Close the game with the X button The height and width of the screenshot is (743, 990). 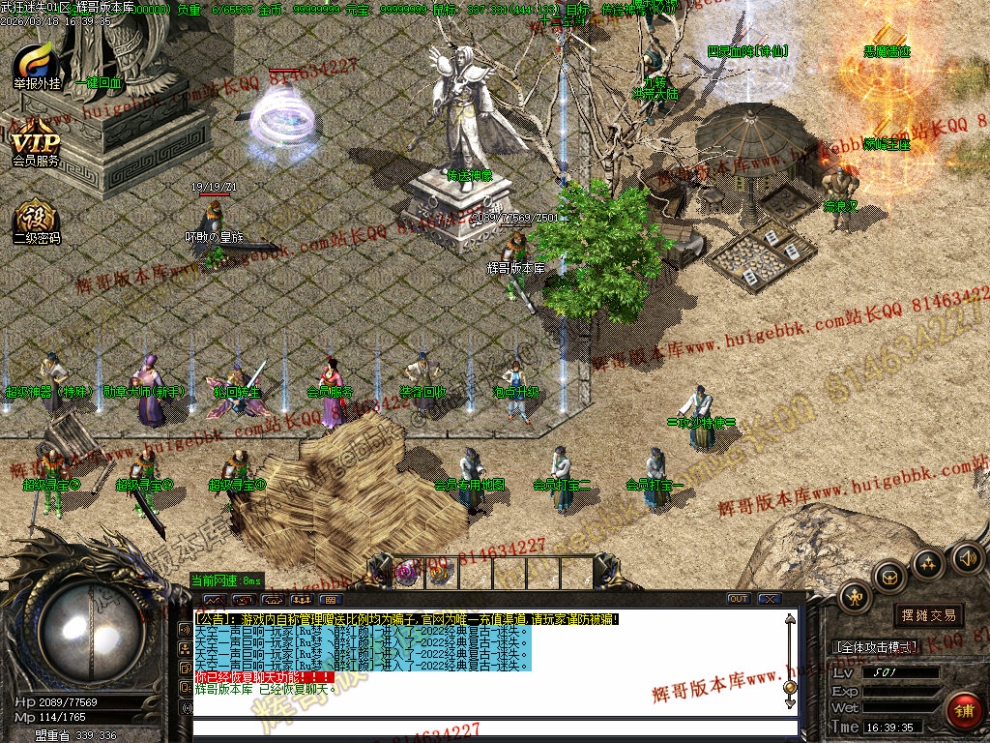coord(769,599)
